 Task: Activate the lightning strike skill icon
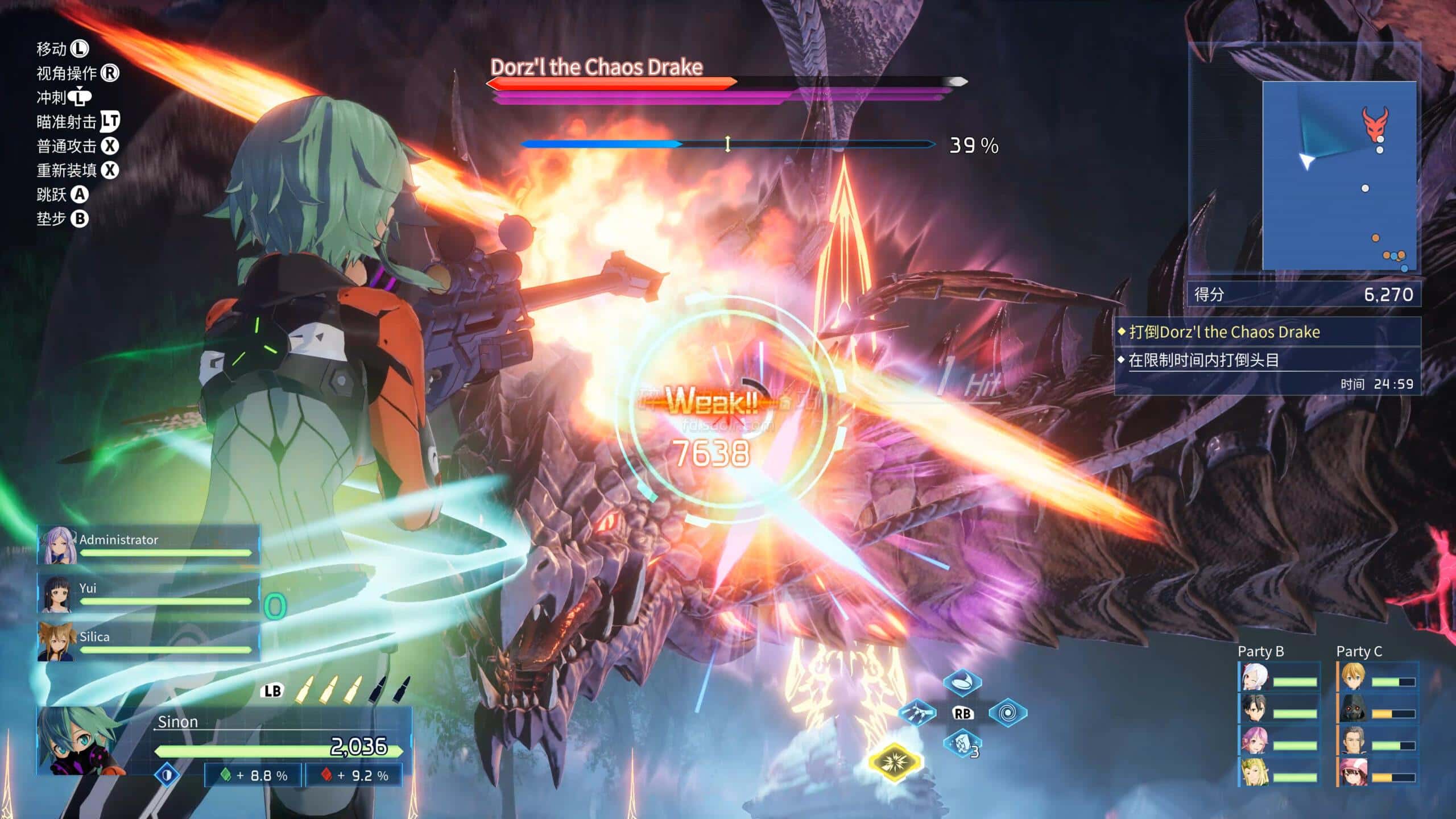point(917,713)
